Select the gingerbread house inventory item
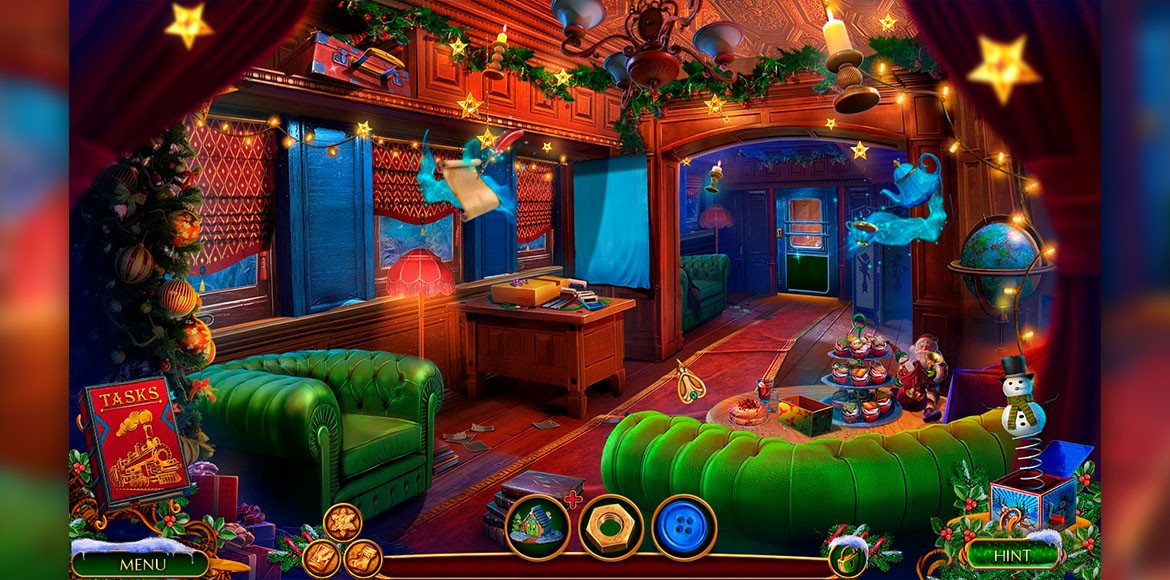The image size is (1170, 580). pos(537,527)
